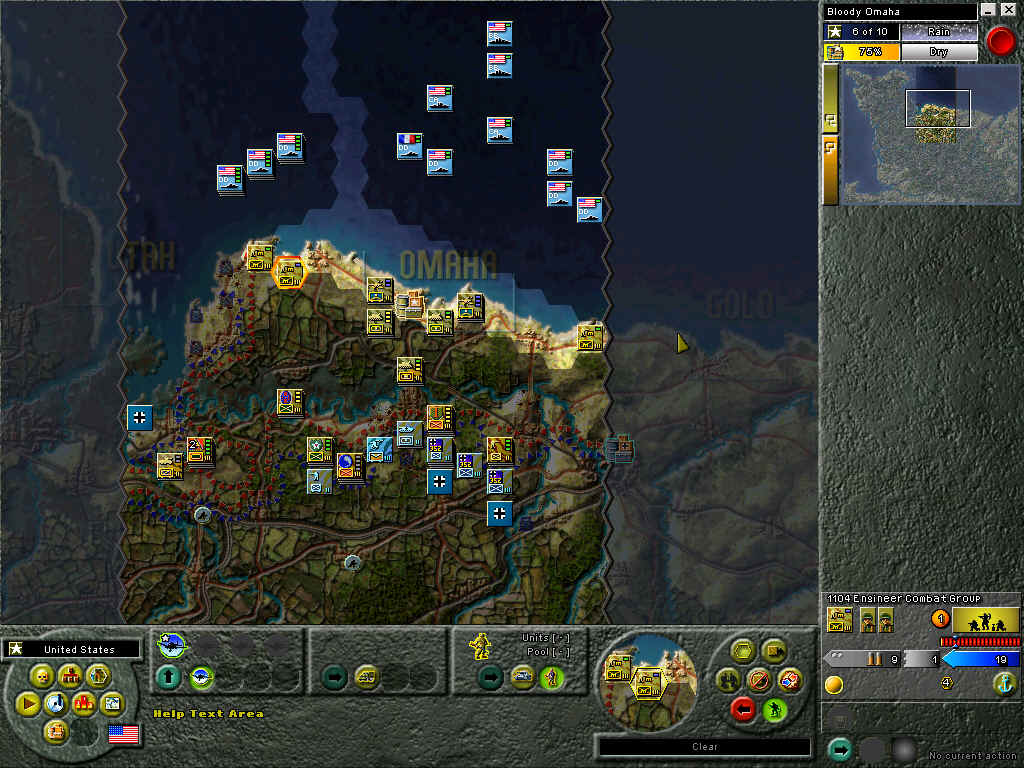The image size is (1024, 768).
Task: Click the skull icon button
Action: pyautogui.click(x=44, y=677)
